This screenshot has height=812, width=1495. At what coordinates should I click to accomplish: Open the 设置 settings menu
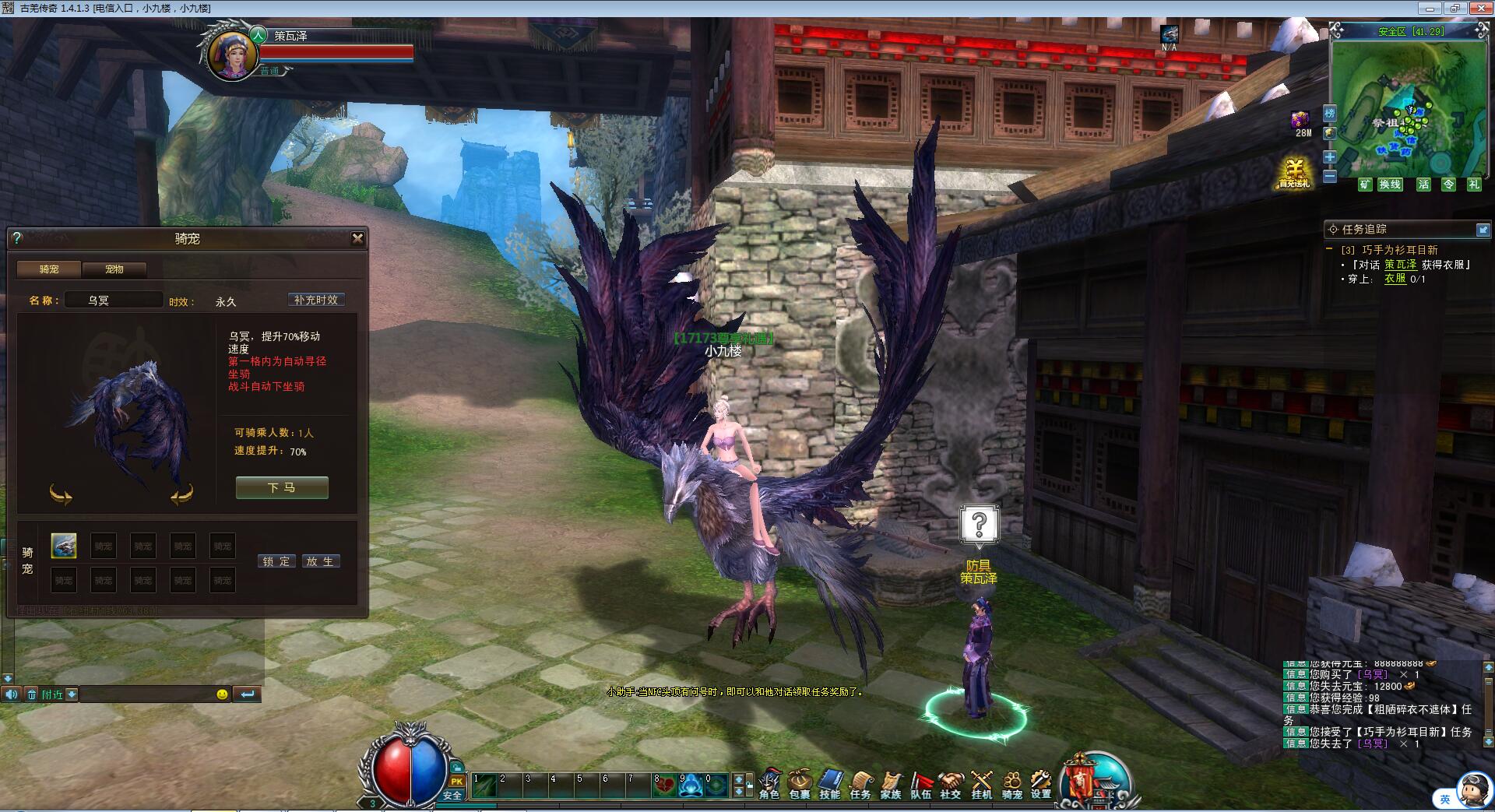pyautogui.click(x=1041, y=784)
